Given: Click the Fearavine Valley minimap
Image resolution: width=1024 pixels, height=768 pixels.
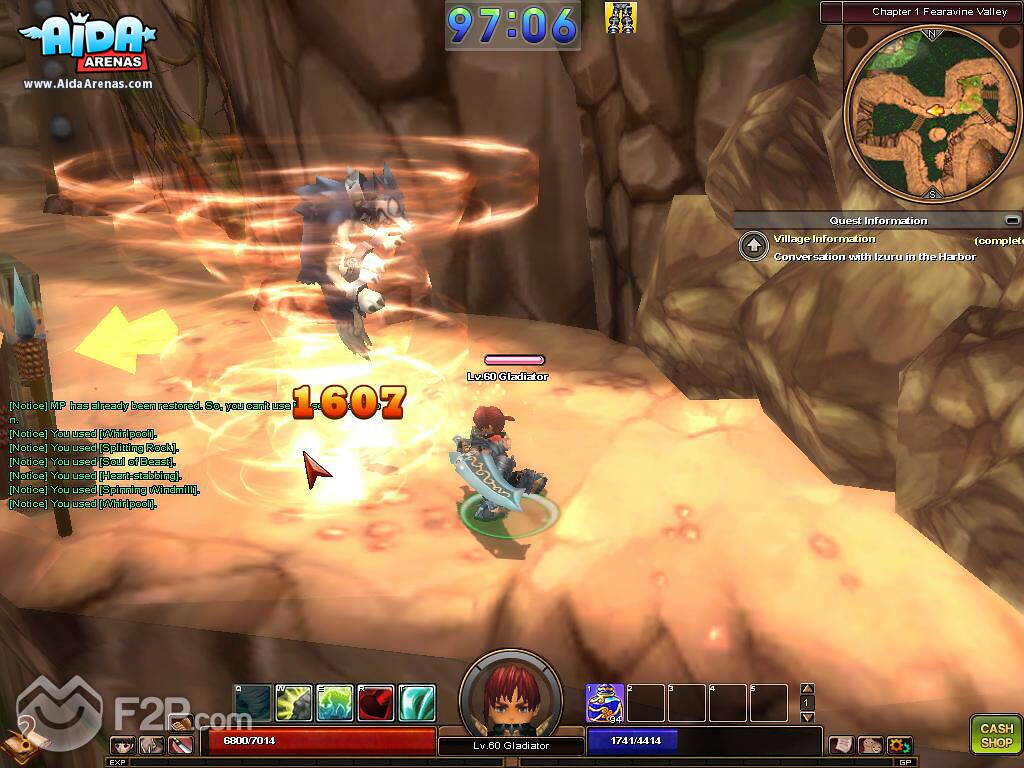Looking at the screenshot, I should tap(932, 111).
